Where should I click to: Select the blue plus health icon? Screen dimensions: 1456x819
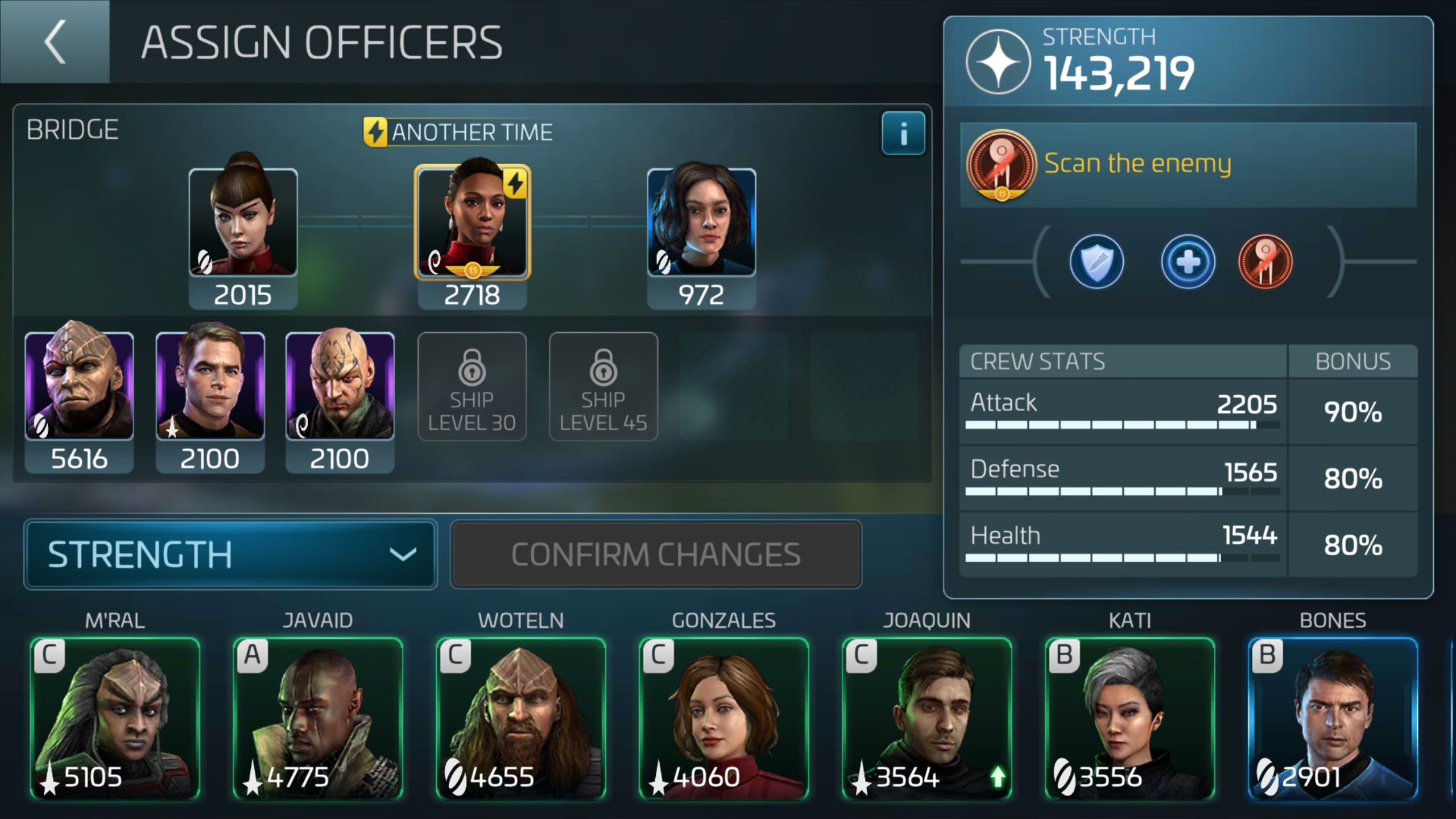(1188, 261)
